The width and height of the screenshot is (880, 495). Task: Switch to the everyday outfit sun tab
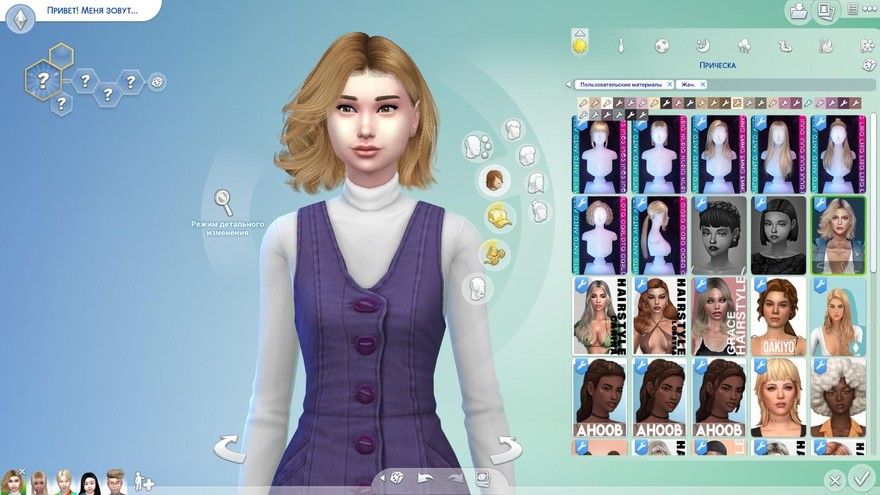579,45
